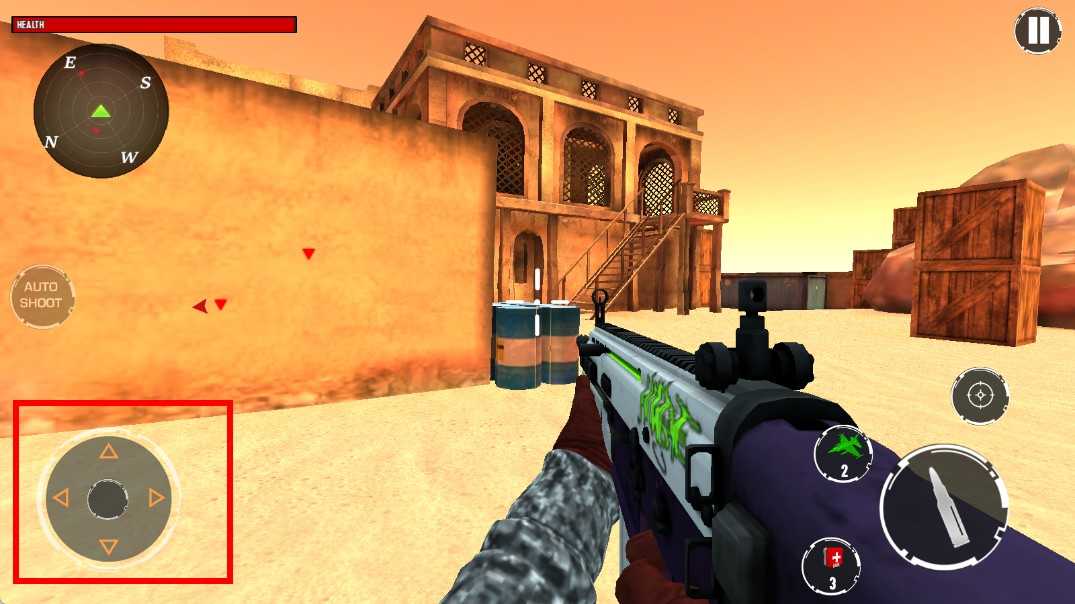Screen dimensions: 1075x604
Task: Tap the compass radar minimap
Action: [100, 111]
